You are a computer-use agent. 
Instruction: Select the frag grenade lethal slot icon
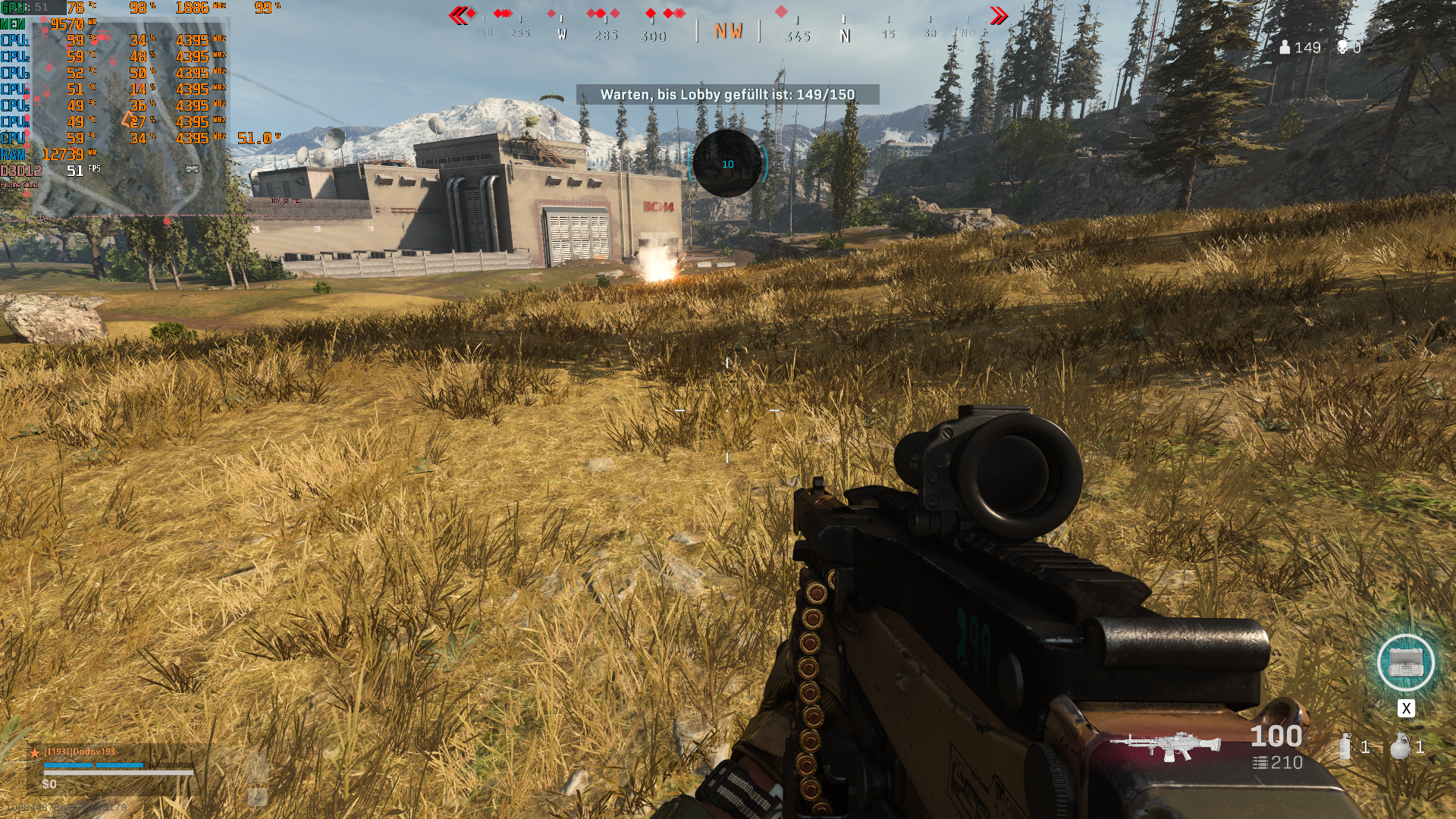click(x=1399, y=747)
